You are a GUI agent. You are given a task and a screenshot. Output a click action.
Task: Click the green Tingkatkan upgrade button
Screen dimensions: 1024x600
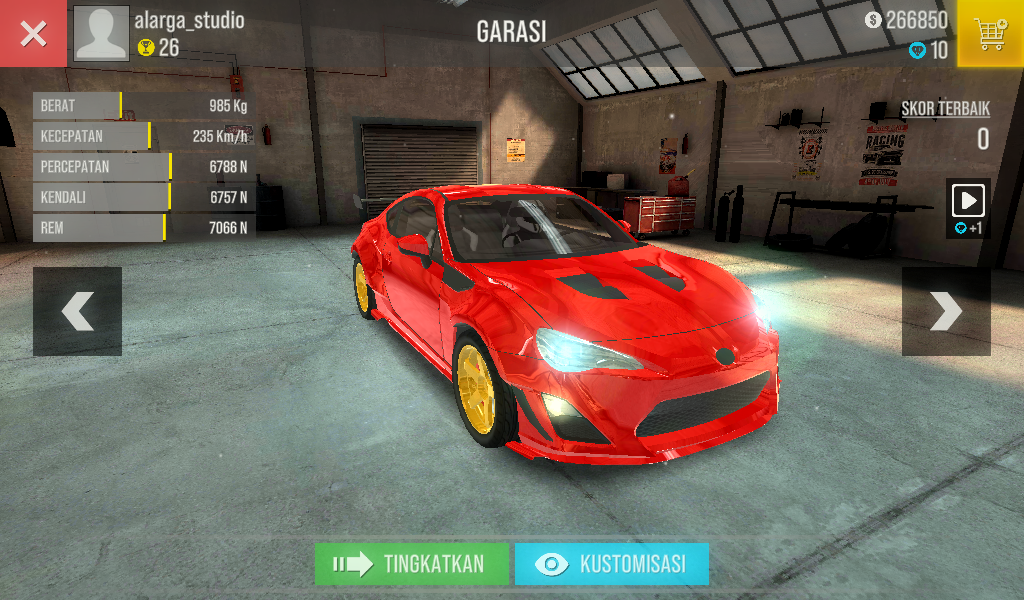click(412, 564)
